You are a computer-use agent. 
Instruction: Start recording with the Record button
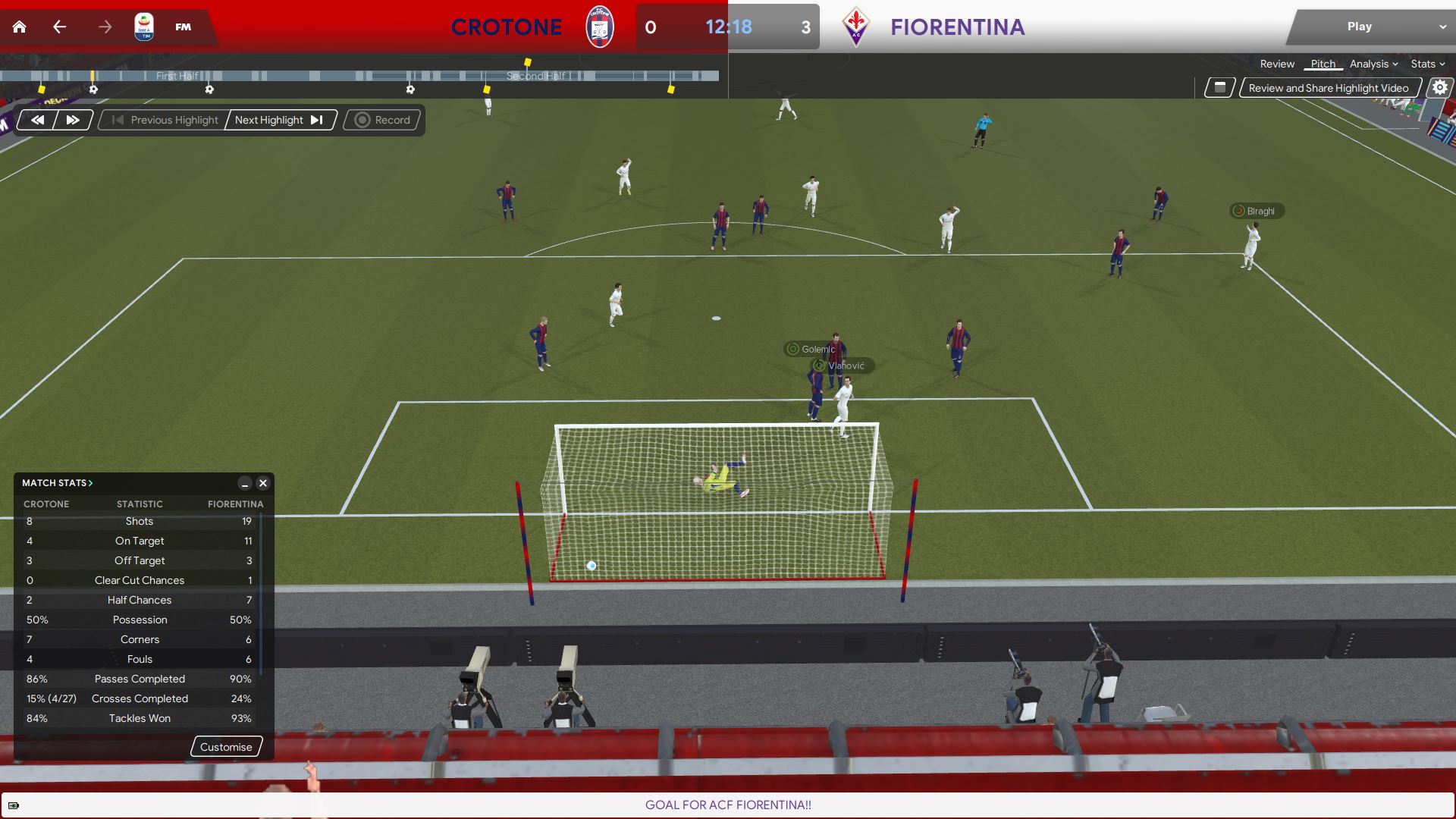(383, 120)
